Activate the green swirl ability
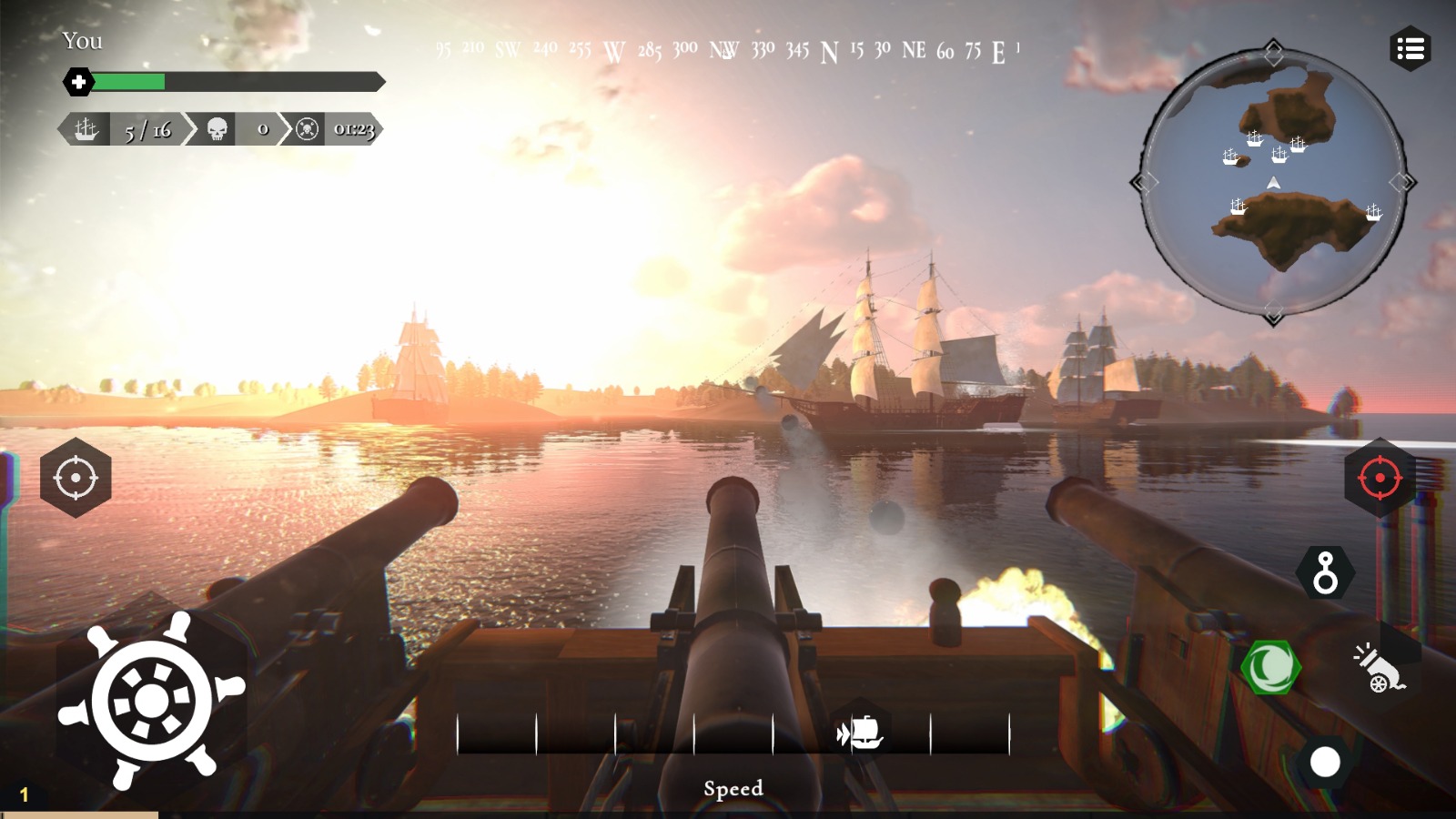 coord(1270,668)
